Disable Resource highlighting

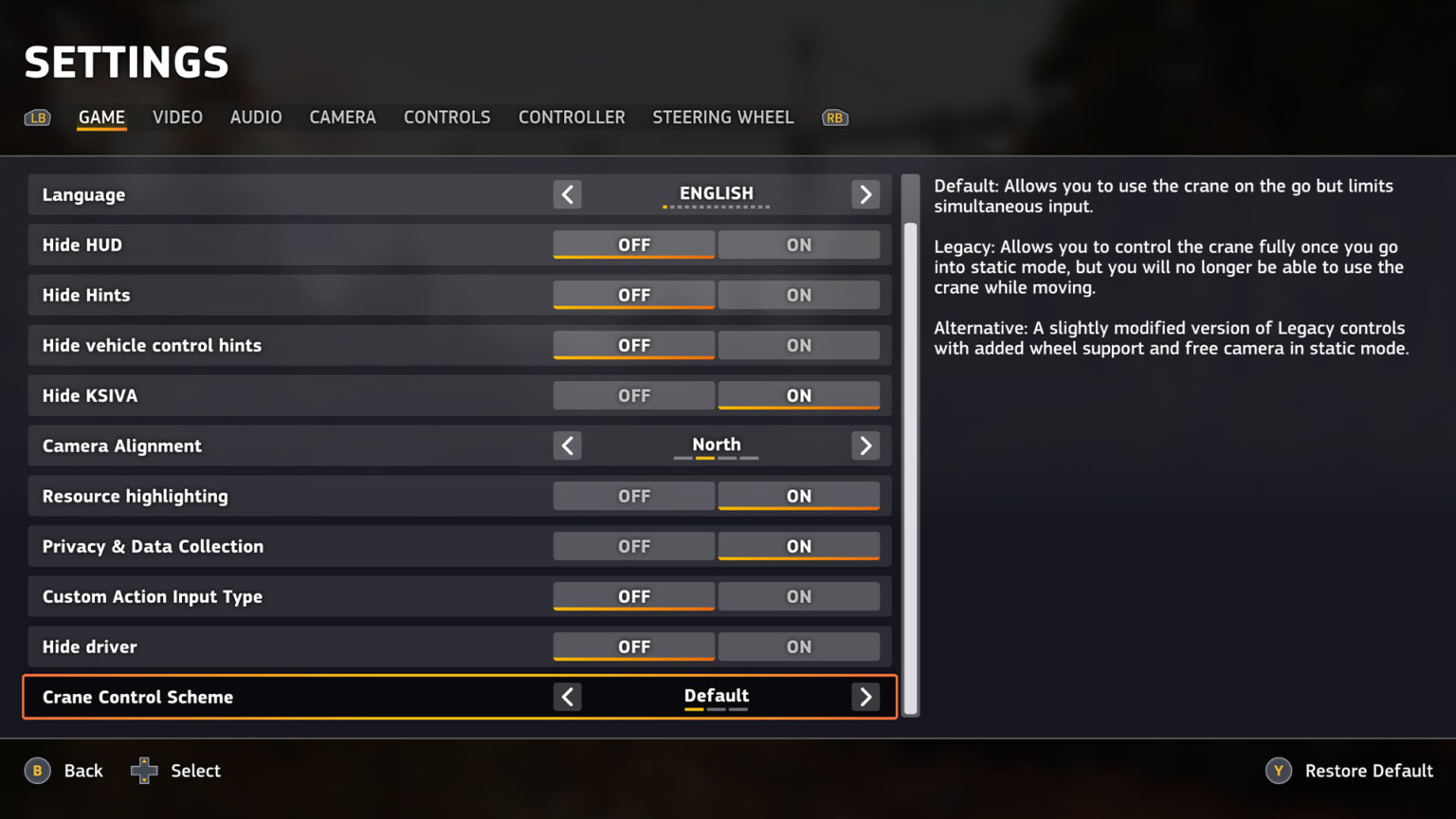633,496
